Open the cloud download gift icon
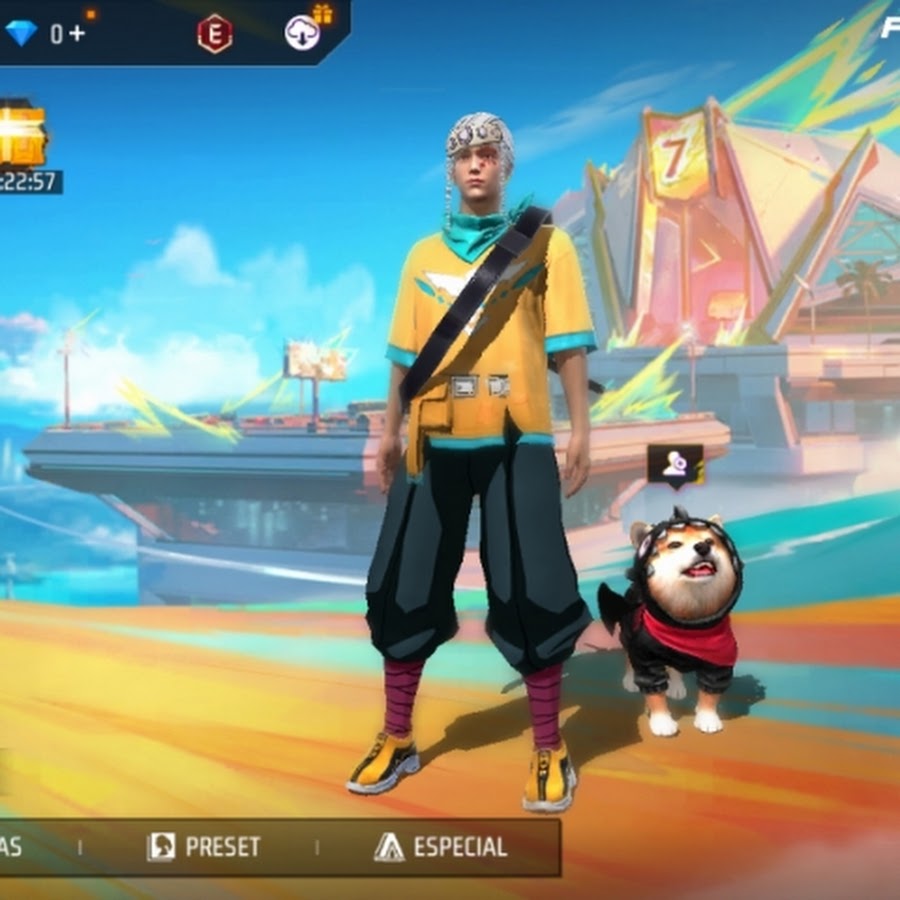This screenshot has height=900, width=900. [303, 33]
